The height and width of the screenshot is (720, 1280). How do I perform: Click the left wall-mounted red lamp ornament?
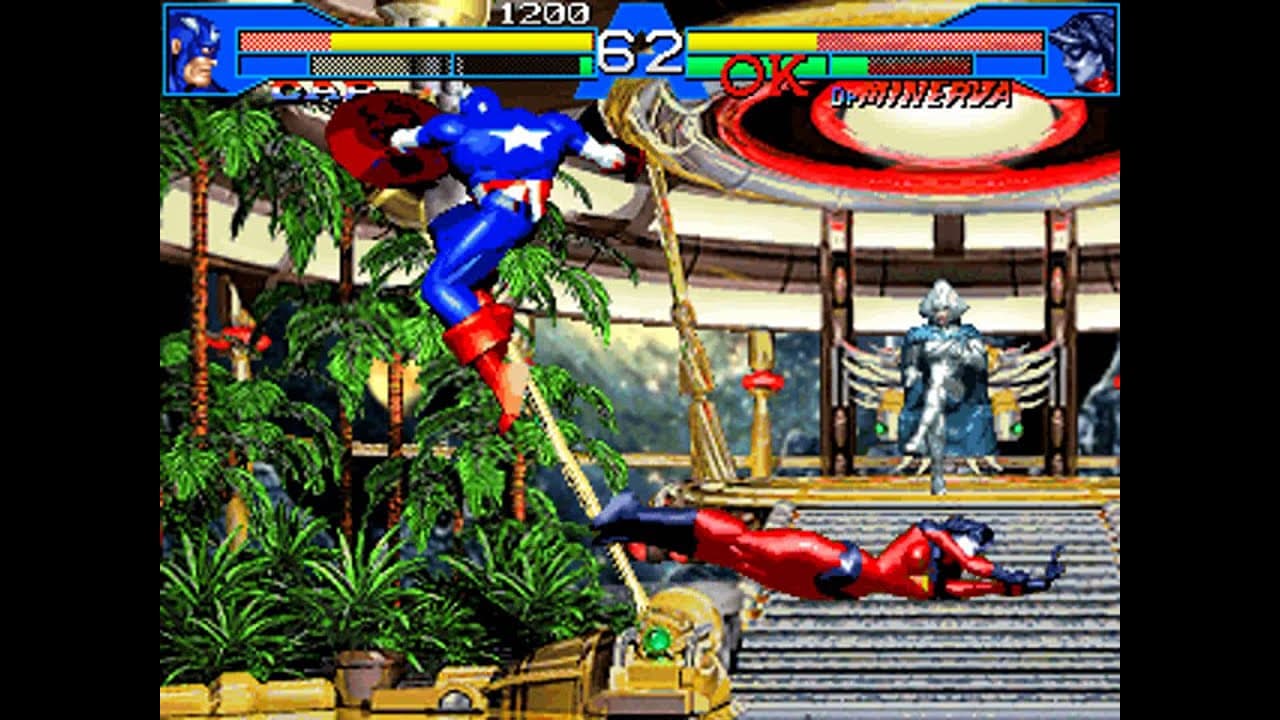(x=238, y=336)
